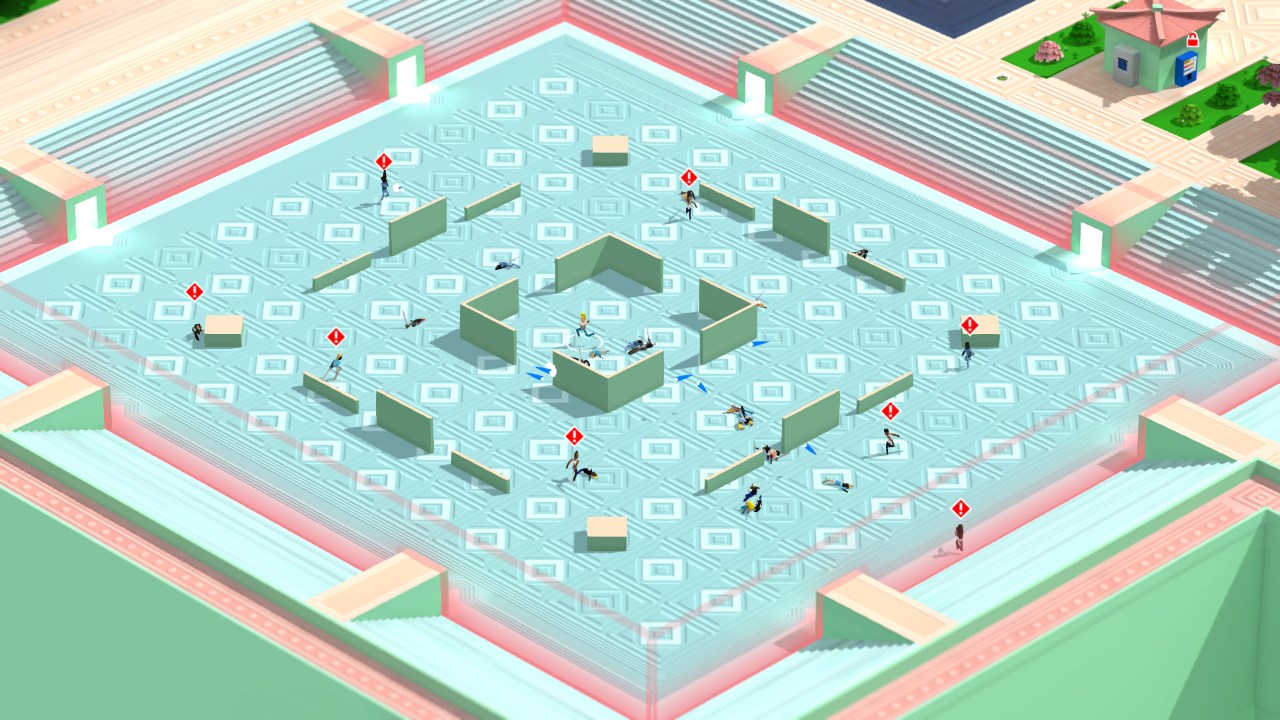Click the blue vending machine on the corner house
The image size is (1280, 720).
1186,69
